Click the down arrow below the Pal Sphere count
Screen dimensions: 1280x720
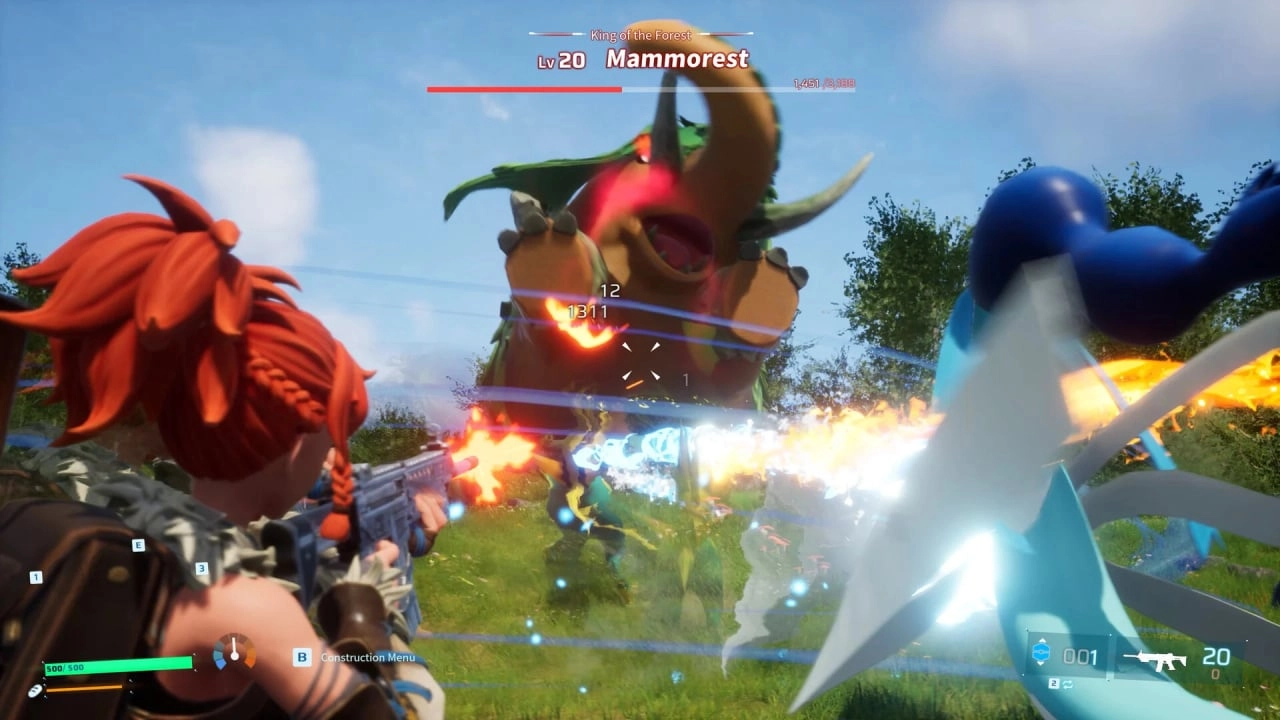(1041, 665)
